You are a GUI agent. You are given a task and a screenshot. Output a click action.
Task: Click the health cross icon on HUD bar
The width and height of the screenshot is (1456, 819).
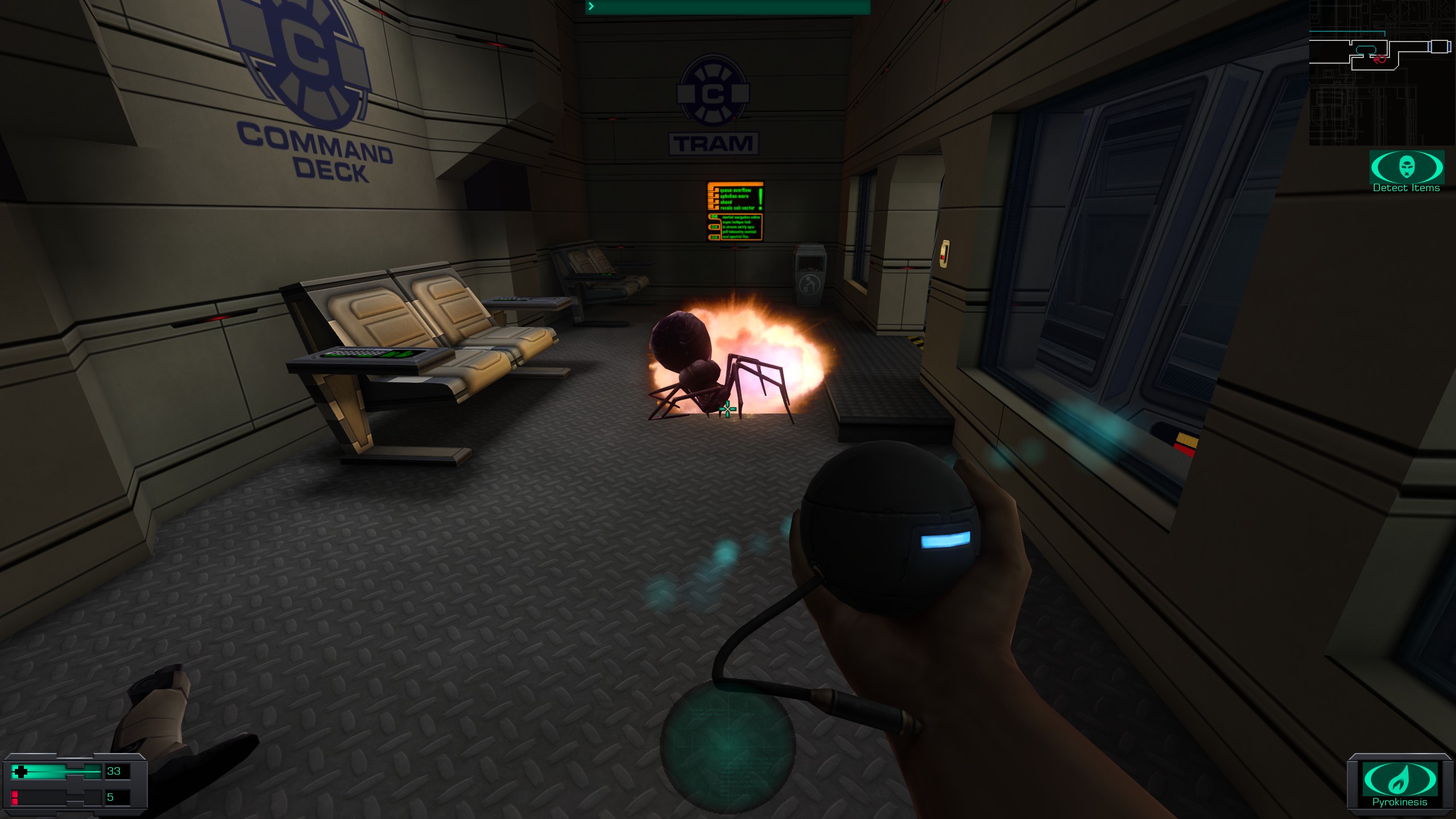[21, 772]
